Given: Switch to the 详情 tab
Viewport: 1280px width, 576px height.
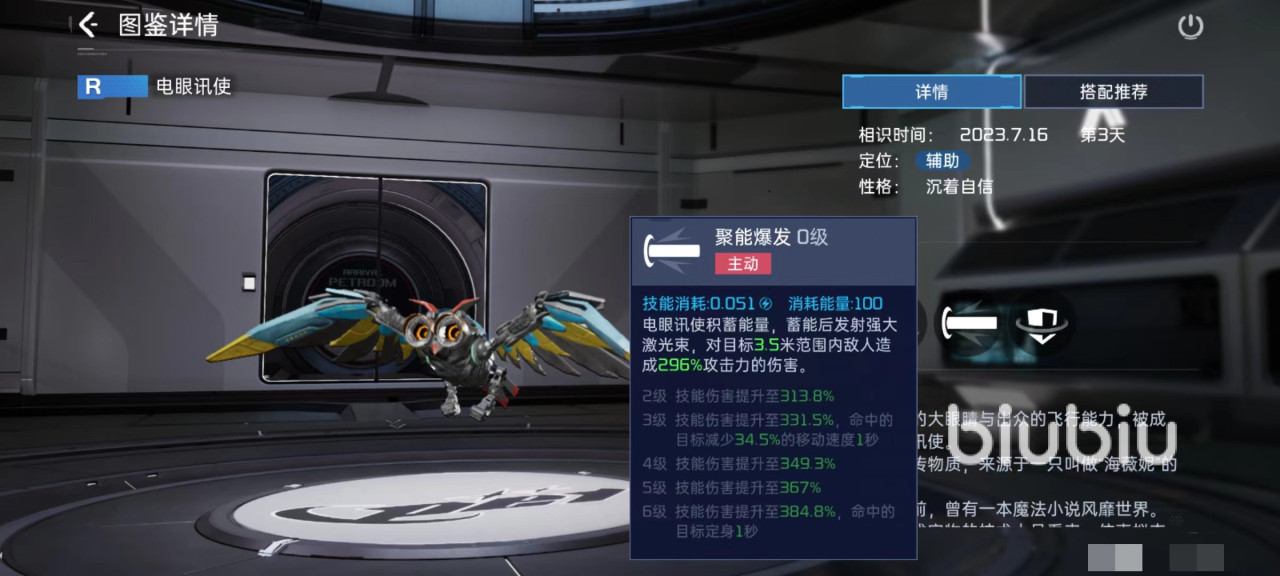Looking at the screenshot, I should [x=931, y=92].
